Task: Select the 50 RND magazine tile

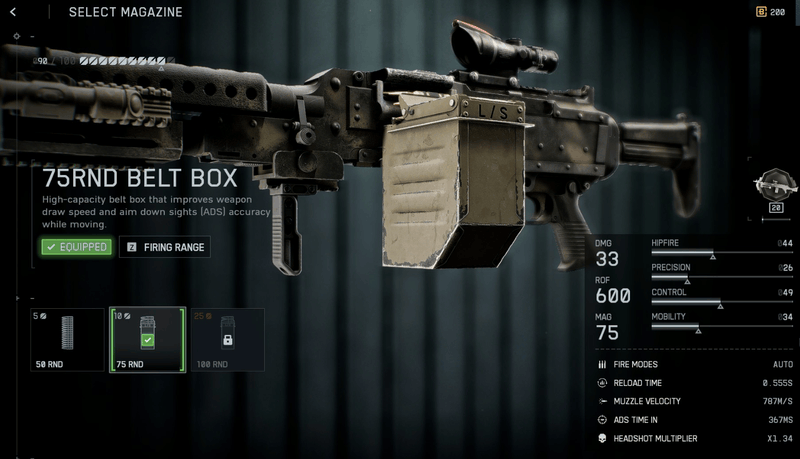Action: point(67,340)
